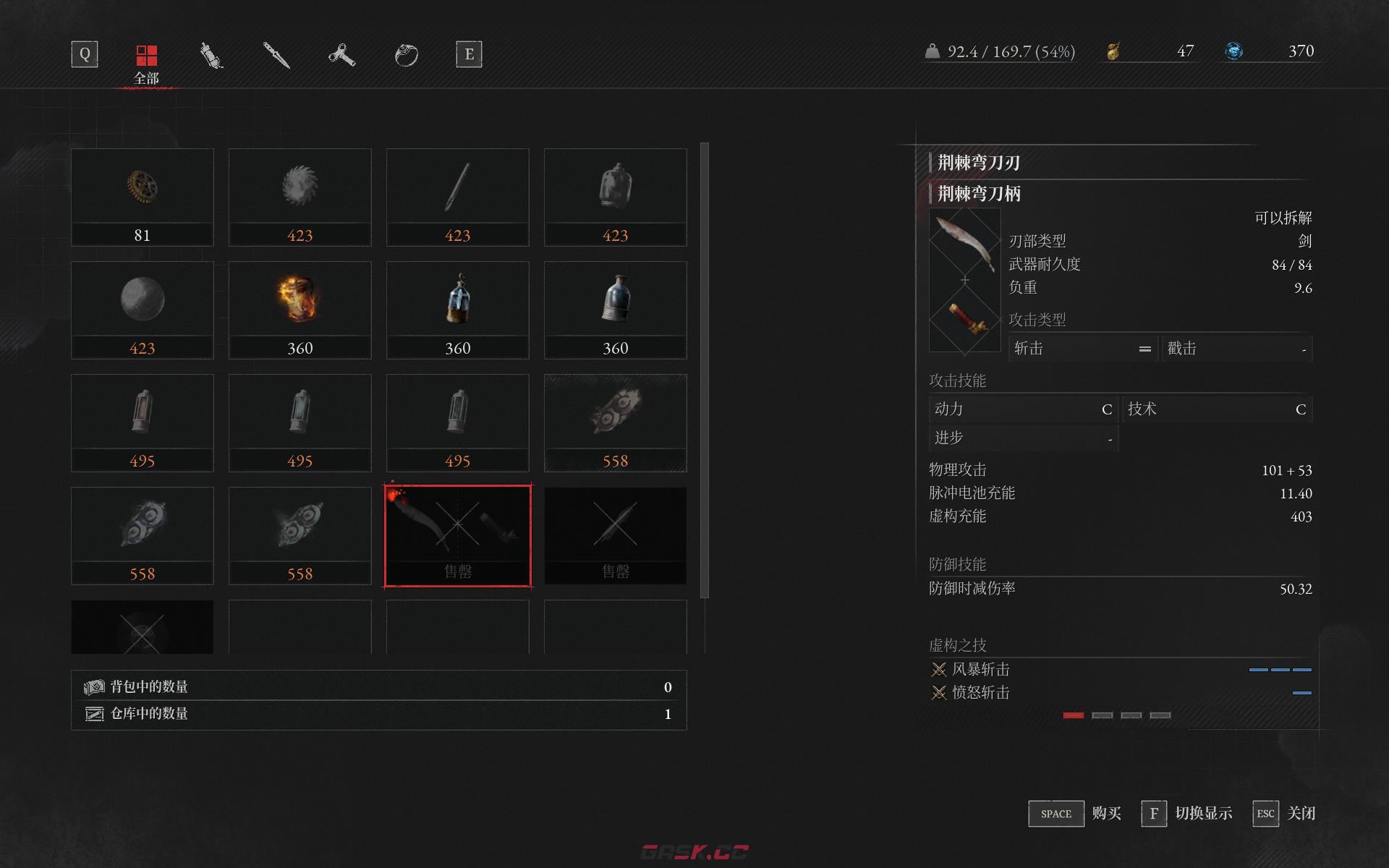Select the red grid 全部 category icon

pyautogui.click(x=148, y=54)
